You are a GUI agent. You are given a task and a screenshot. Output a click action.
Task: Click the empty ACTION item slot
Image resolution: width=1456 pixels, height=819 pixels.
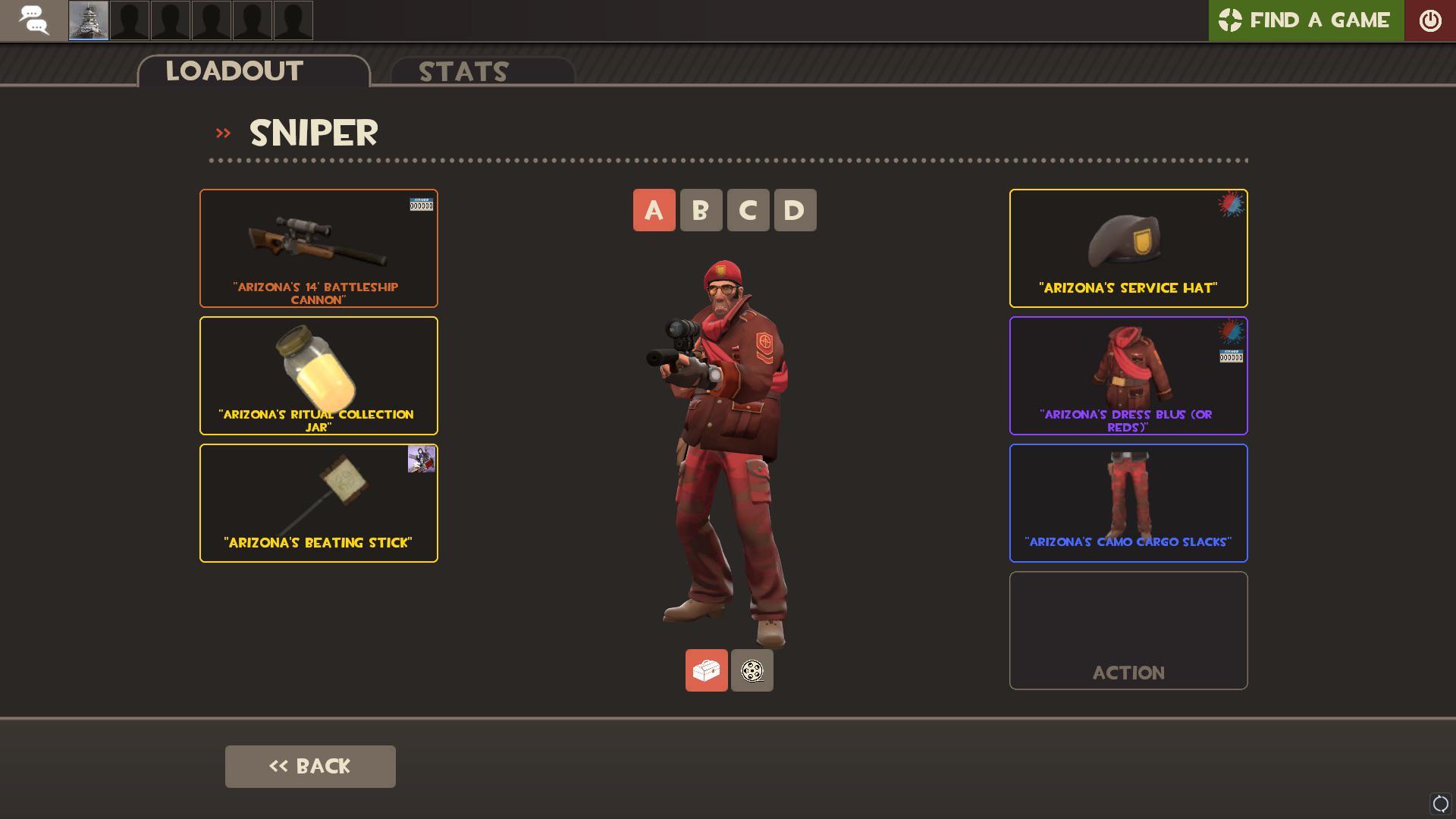tap(1128, 630)
